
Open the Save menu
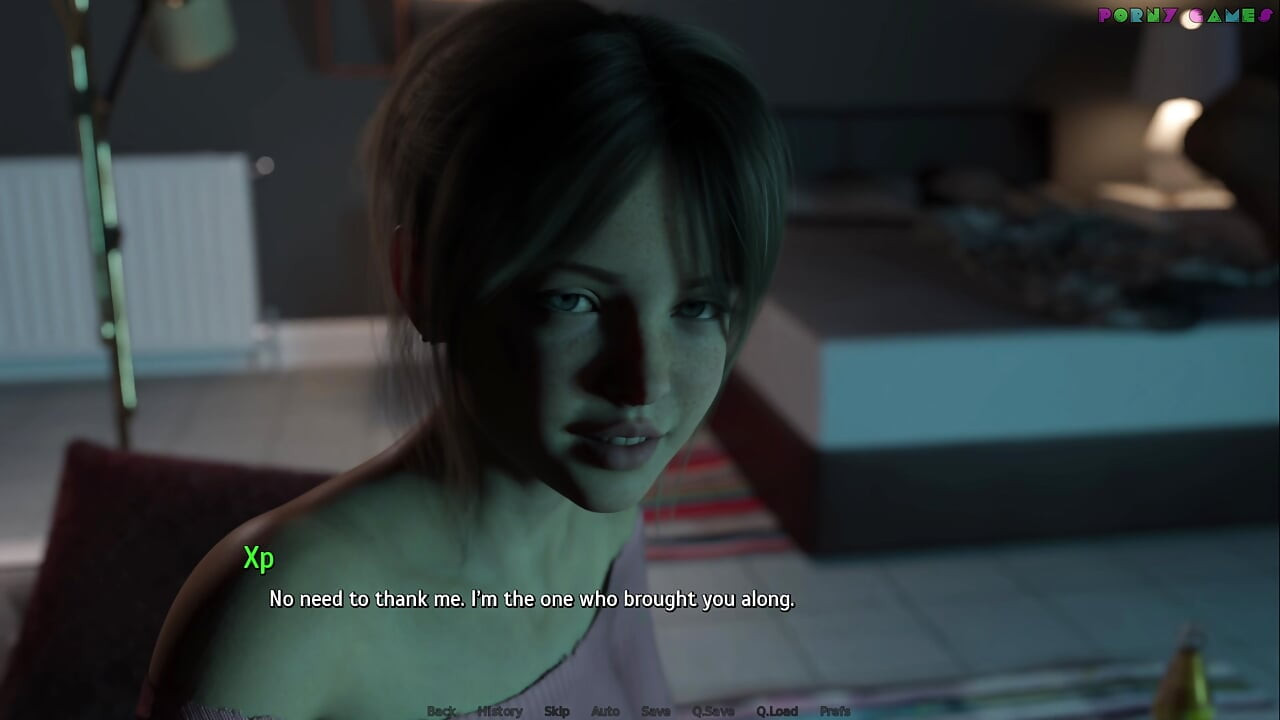[x=656, y=711]
